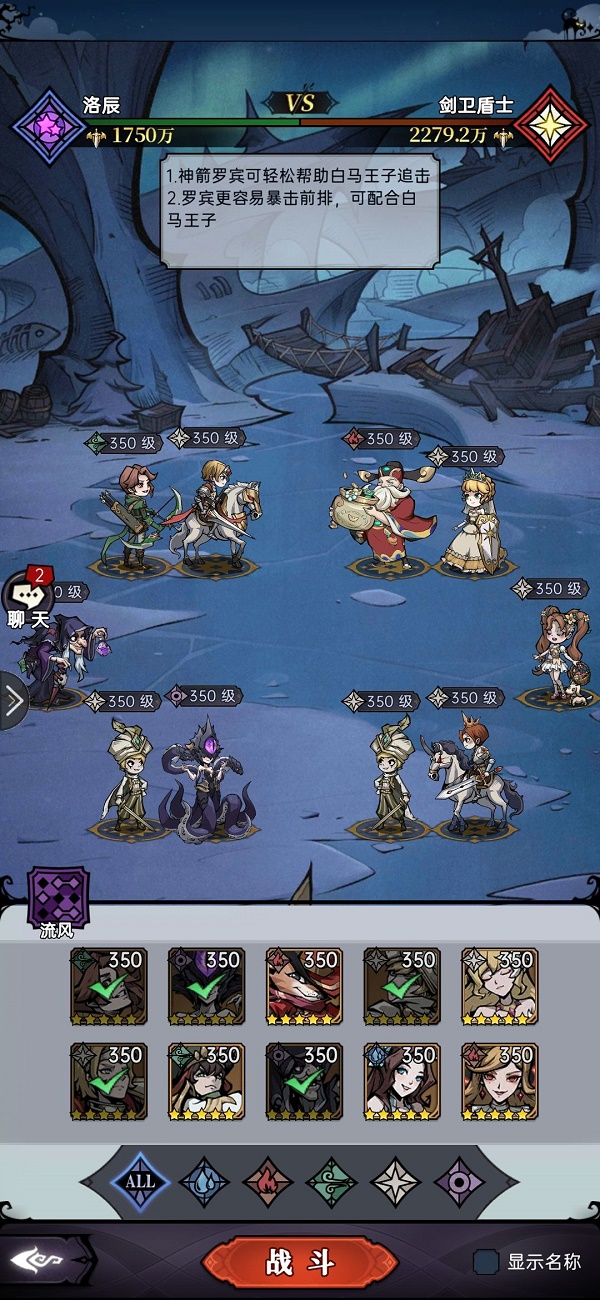Viewport: 600px width, 1300px height.
Task: Add the red-eyed blonde hero portrait
Action: 500,1081
